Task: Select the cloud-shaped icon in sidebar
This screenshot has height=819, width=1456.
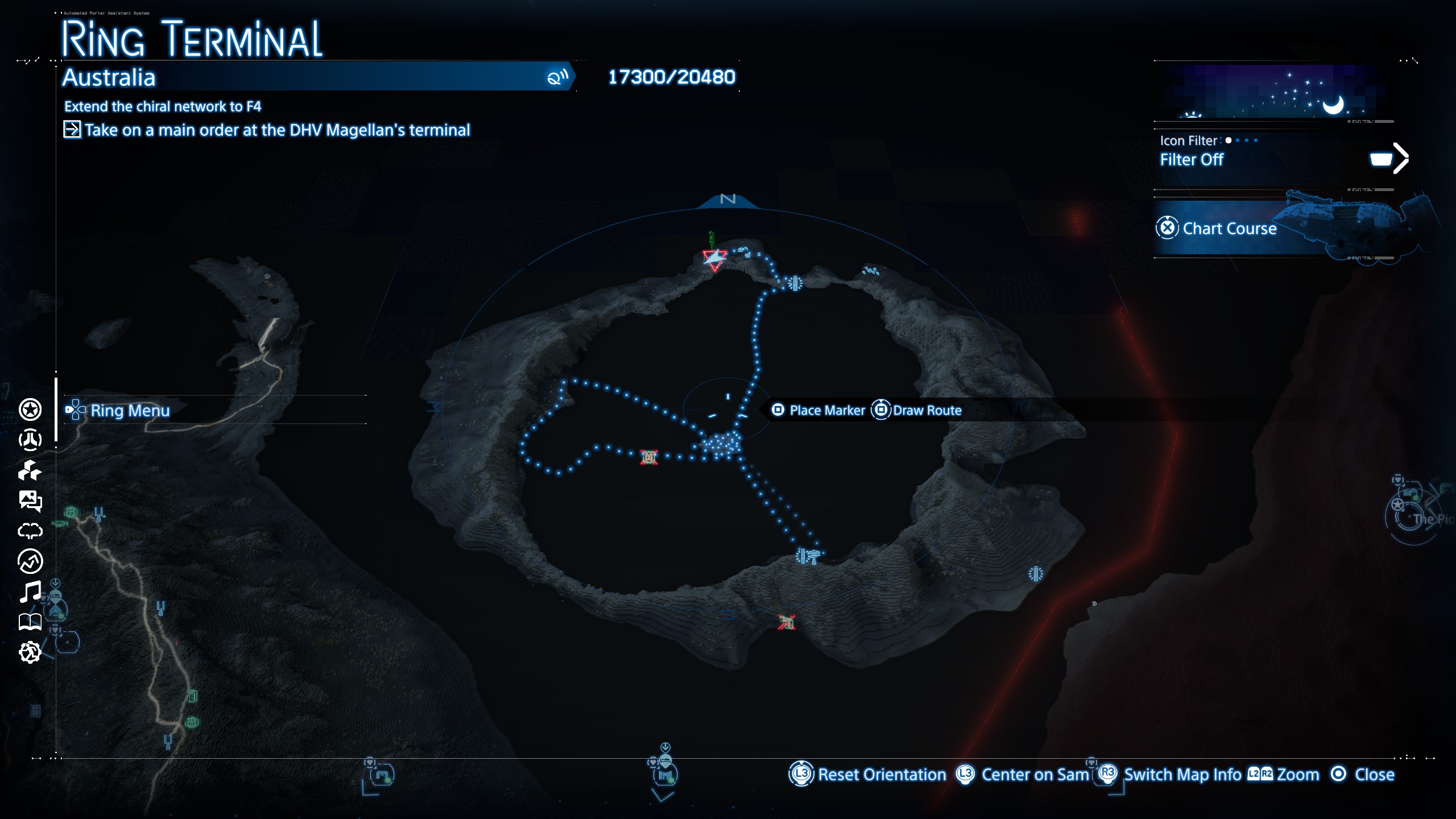Action: (30, 531)
